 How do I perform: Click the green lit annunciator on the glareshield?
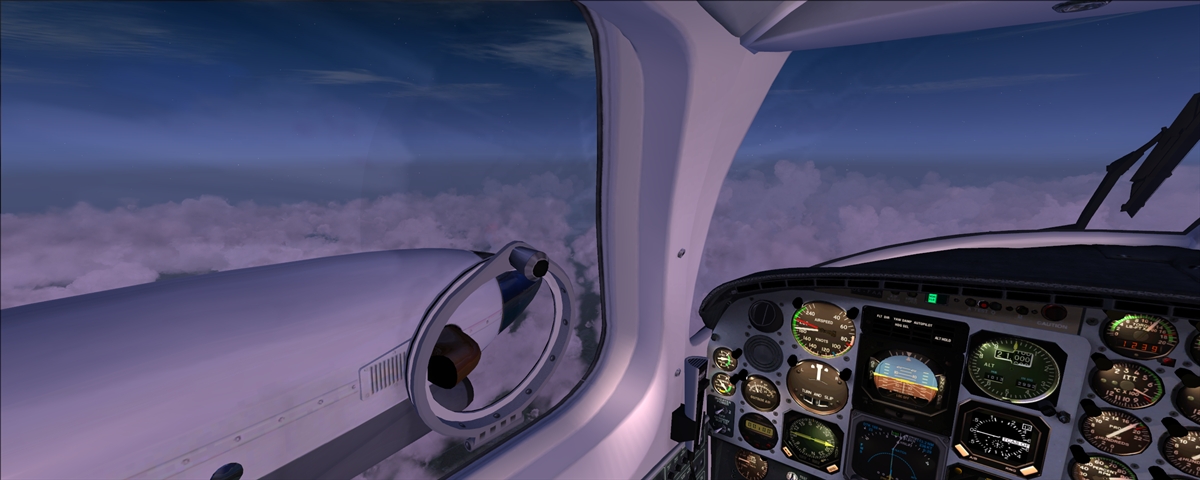tap(932, 298)
